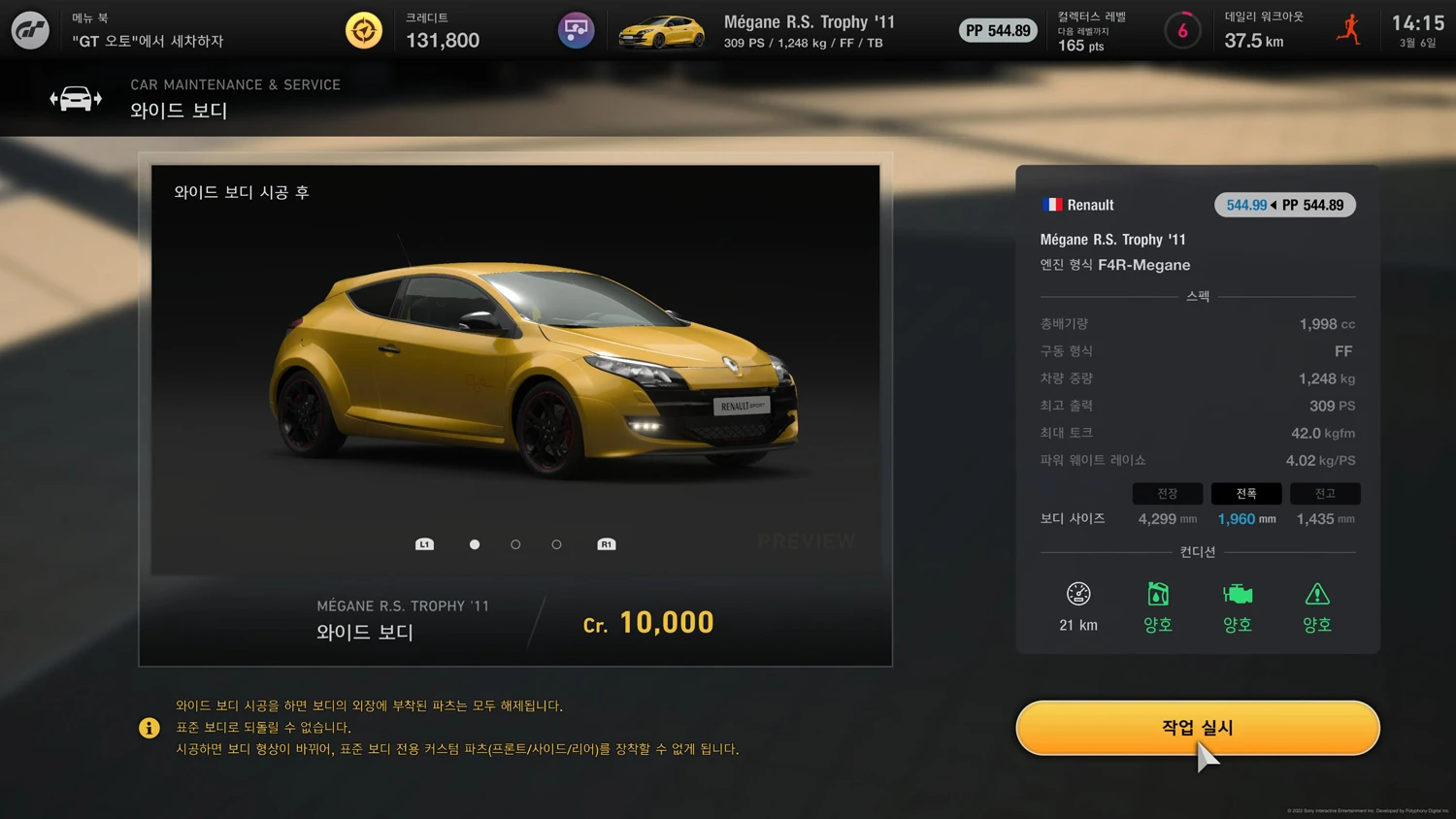Open the yellow Mégane garage car thumbnail
The image size is (1456, 819).
coord(661,31)
